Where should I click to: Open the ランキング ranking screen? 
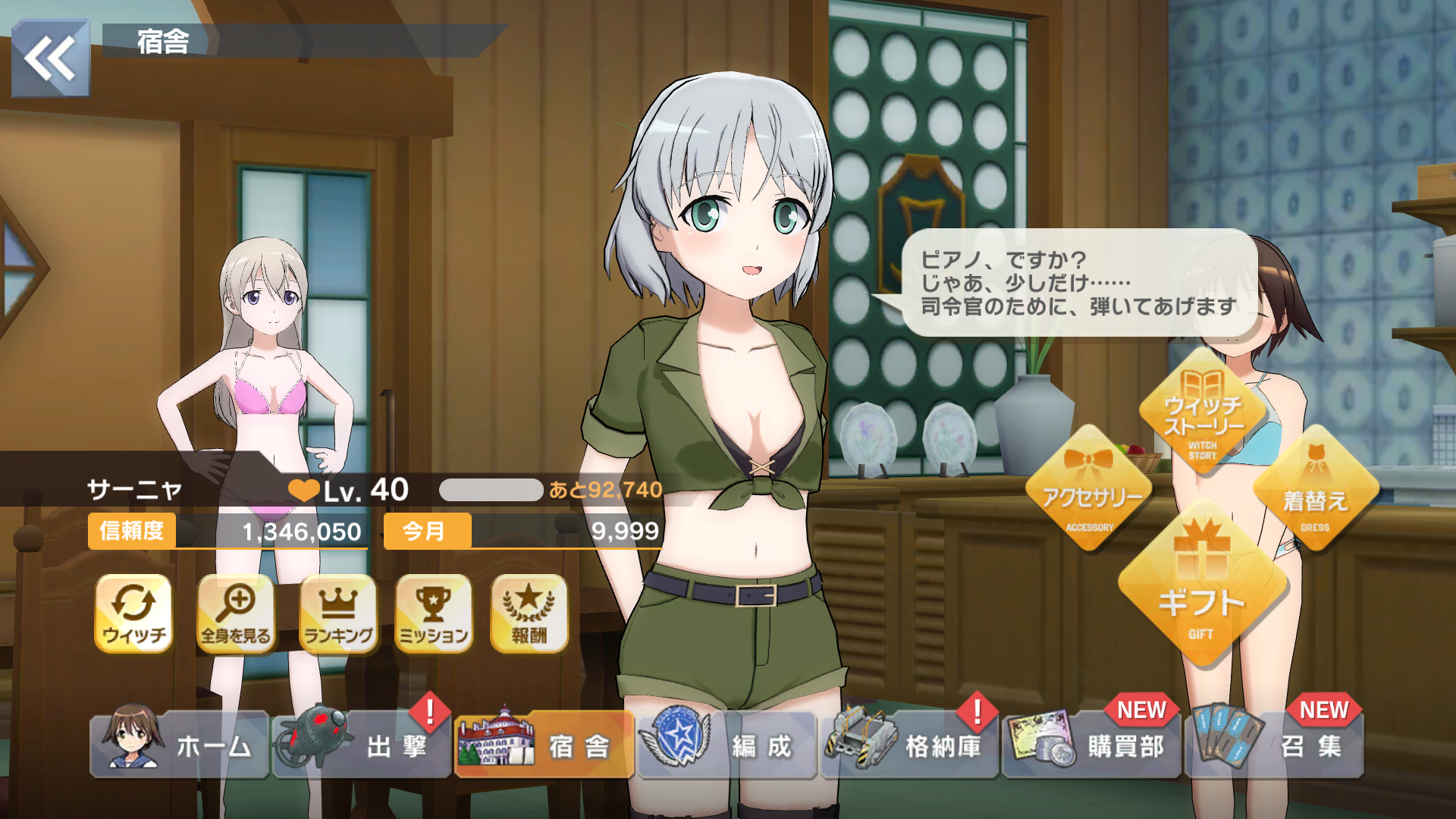click(338, 613)
